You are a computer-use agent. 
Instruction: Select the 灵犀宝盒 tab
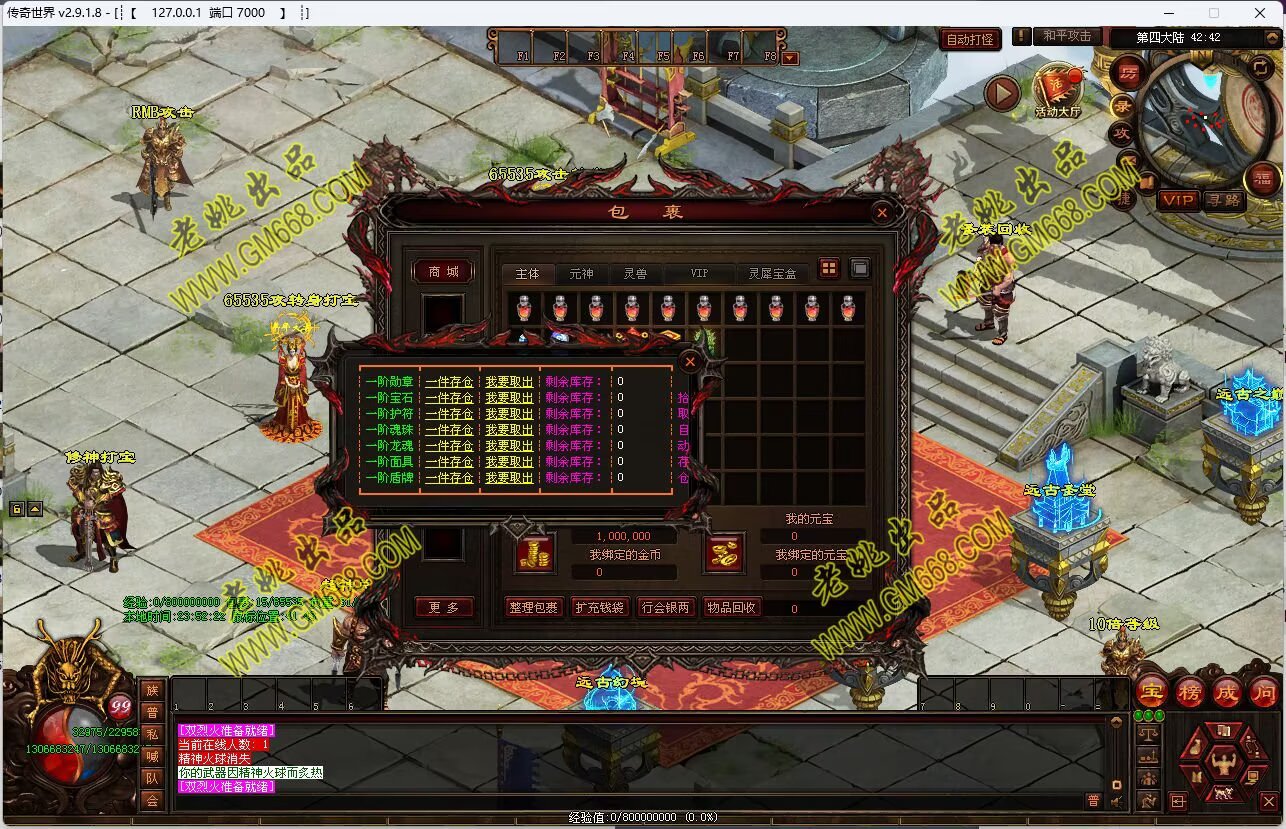point(772,273)
